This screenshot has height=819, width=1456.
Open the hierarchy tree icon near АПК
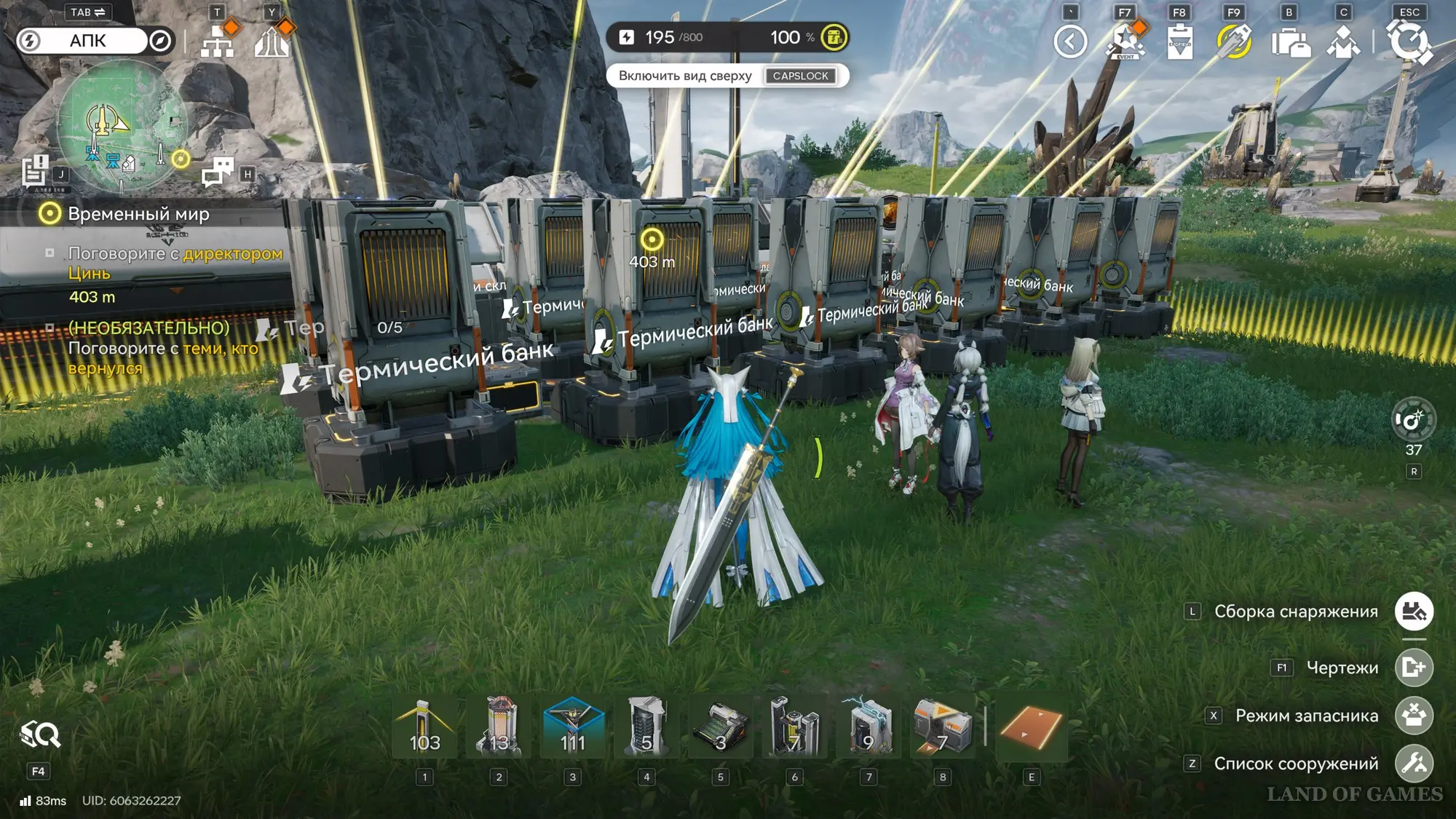tap(217, 42)
